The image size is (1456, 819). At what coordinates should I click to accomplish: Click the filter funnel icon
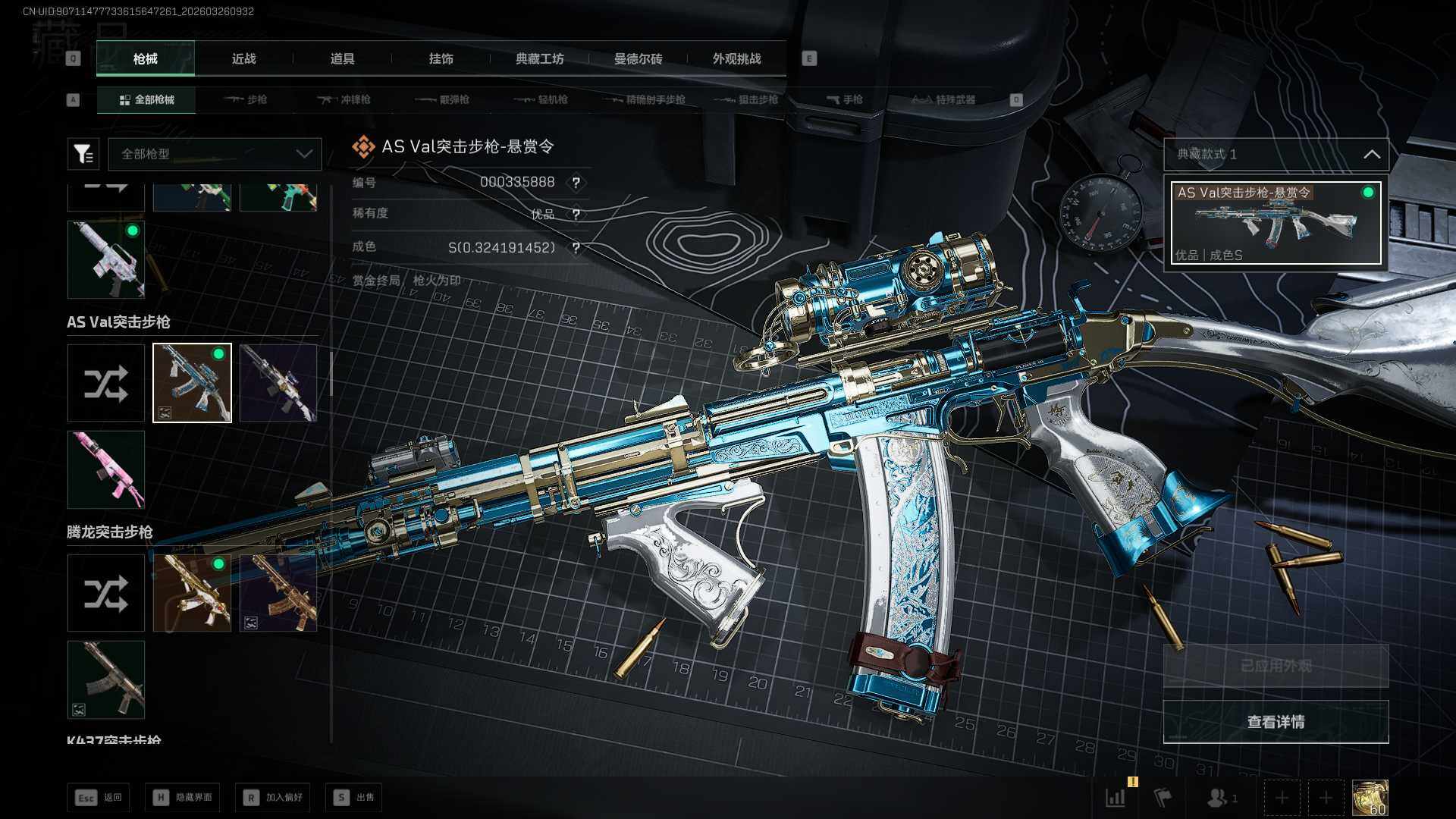pos(83,154)
